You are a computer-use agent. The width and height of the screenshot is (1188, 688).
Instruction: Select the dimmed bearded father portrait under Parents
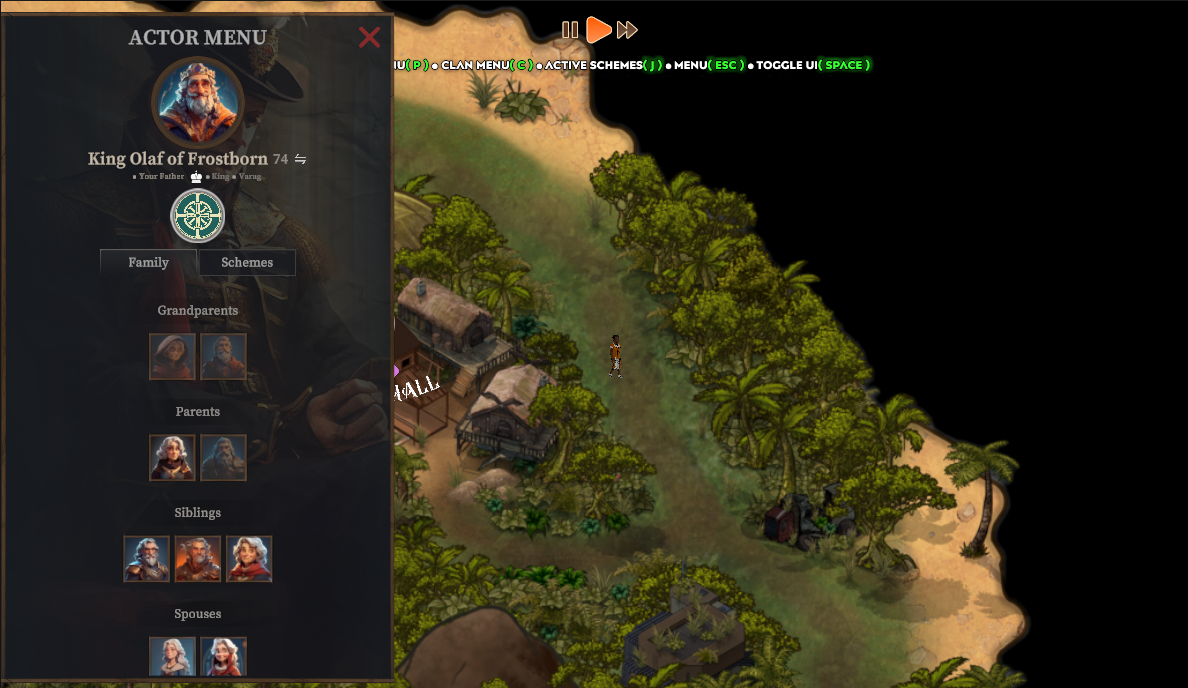[x=223, y=457]
